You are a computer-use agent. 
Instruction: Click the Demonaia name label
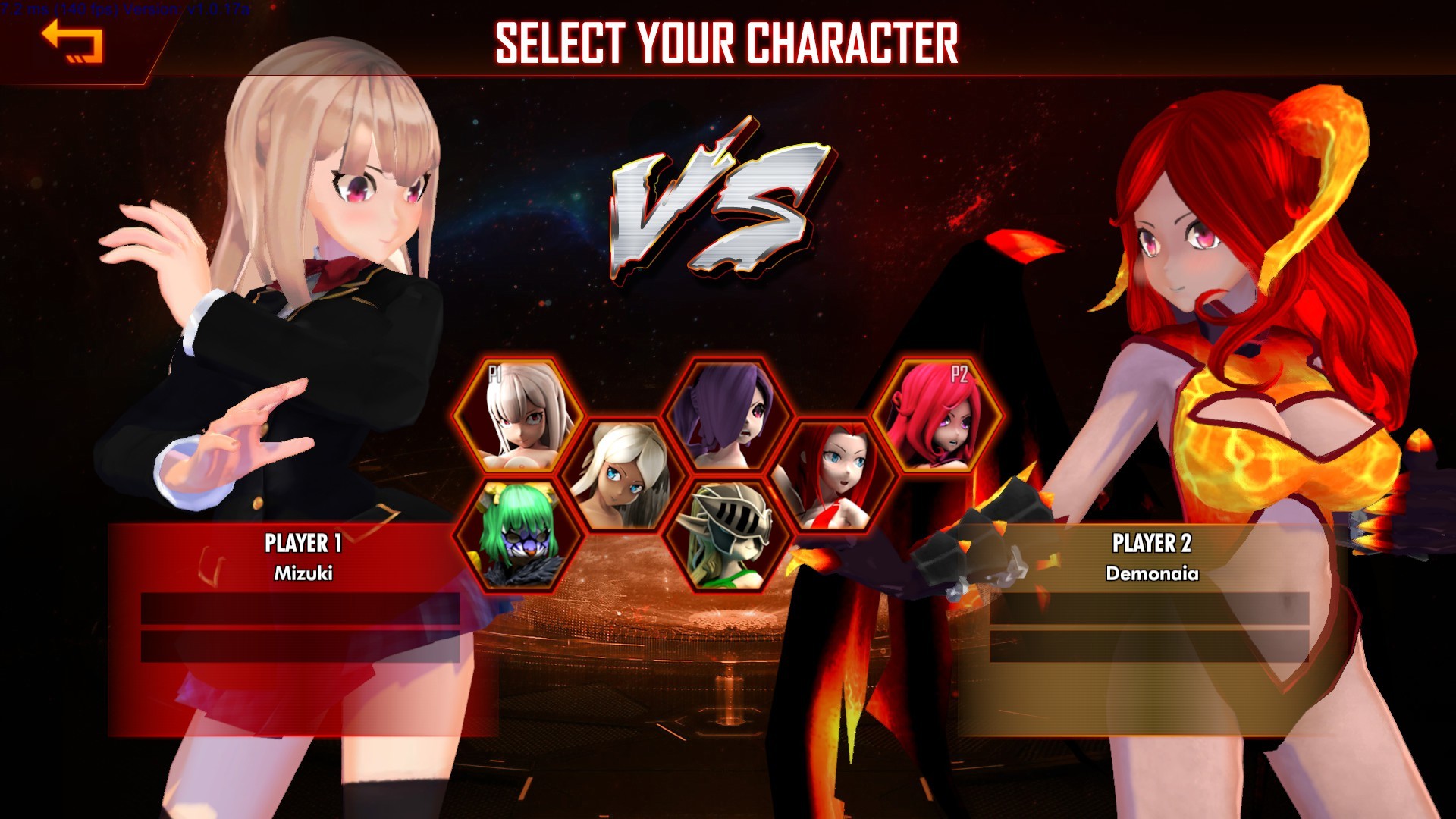pyautogui.click(x=1153, y=575)
